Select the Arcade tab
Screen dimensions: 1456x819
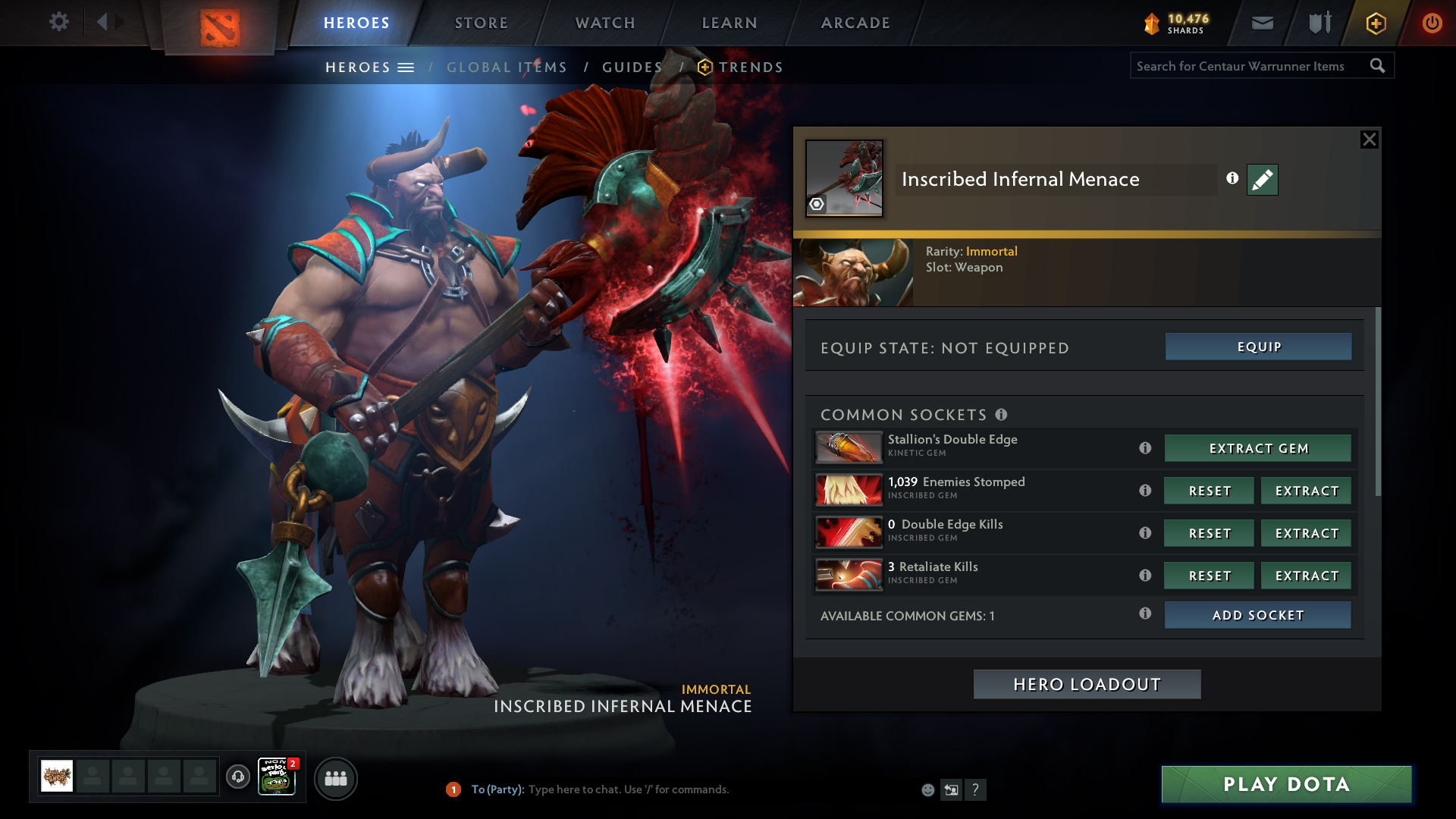(x=855, y=23)
